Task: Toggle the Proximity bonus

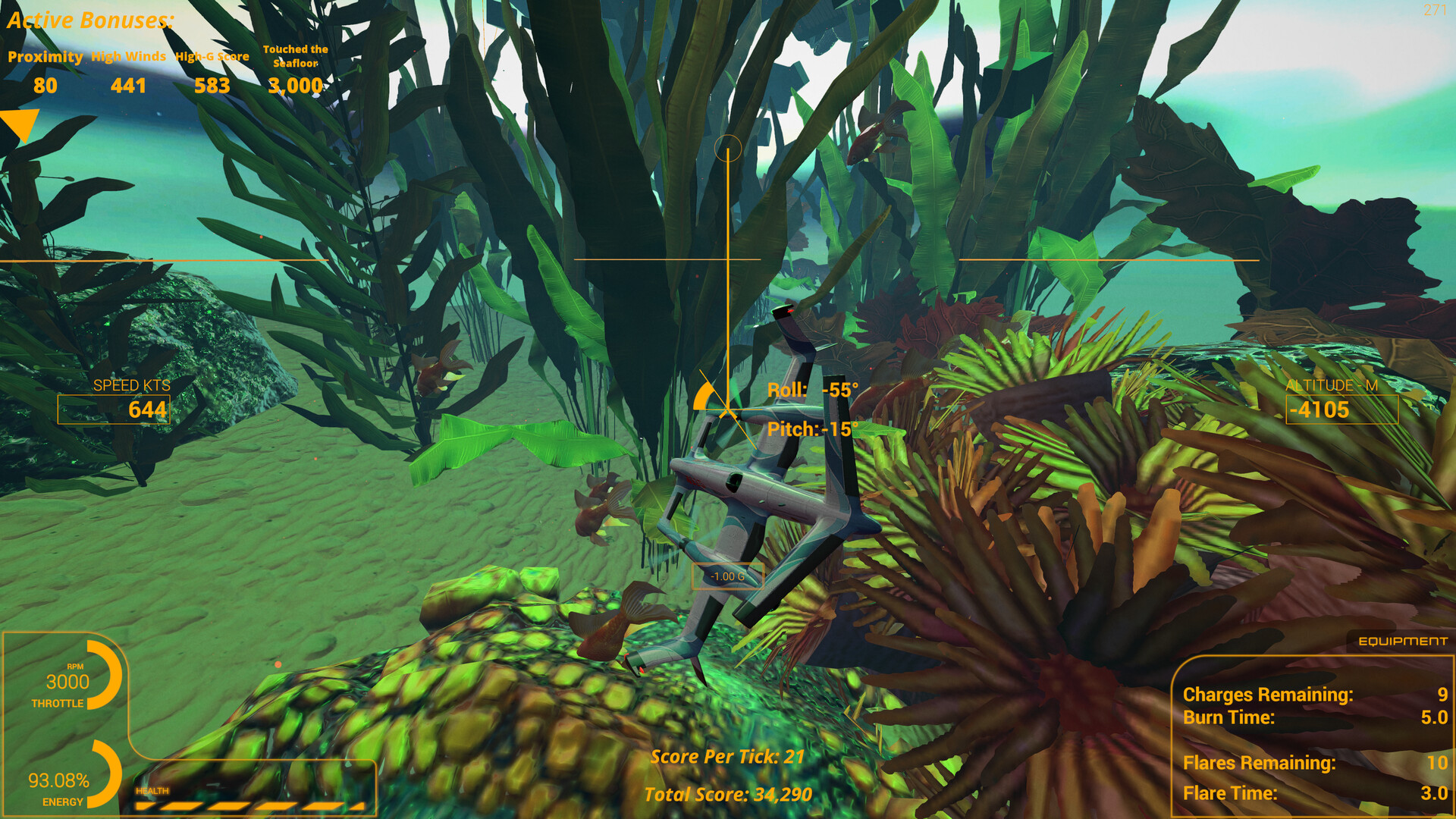Action: 45,72
